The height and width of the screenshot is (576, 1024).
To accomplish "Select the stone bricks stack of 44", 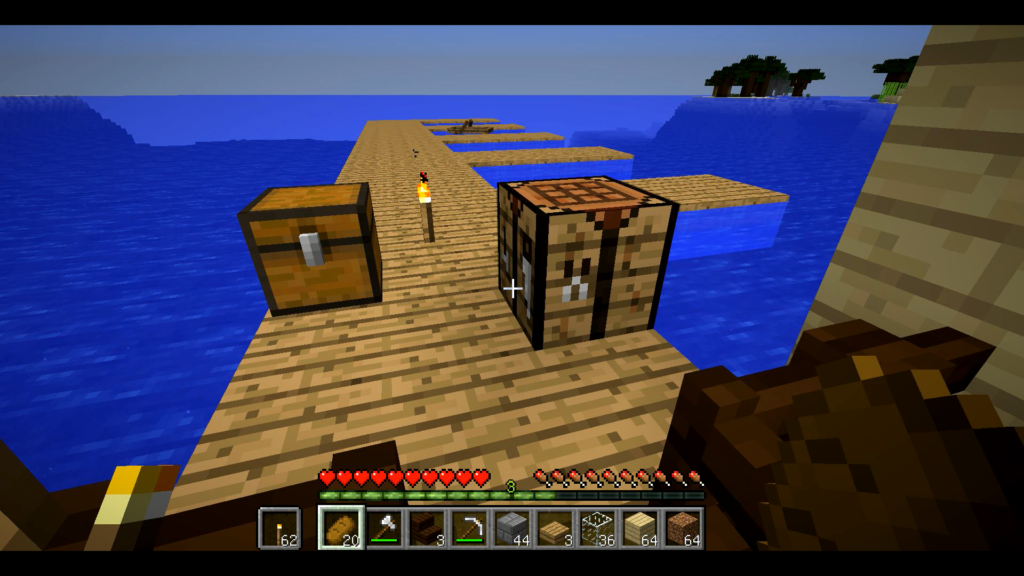I will (512, 528).
